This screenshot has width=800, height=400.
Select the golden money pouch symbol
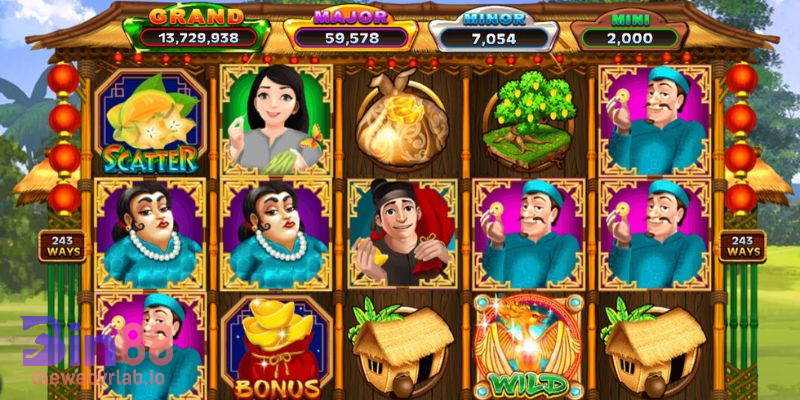(x=401, y=121)
